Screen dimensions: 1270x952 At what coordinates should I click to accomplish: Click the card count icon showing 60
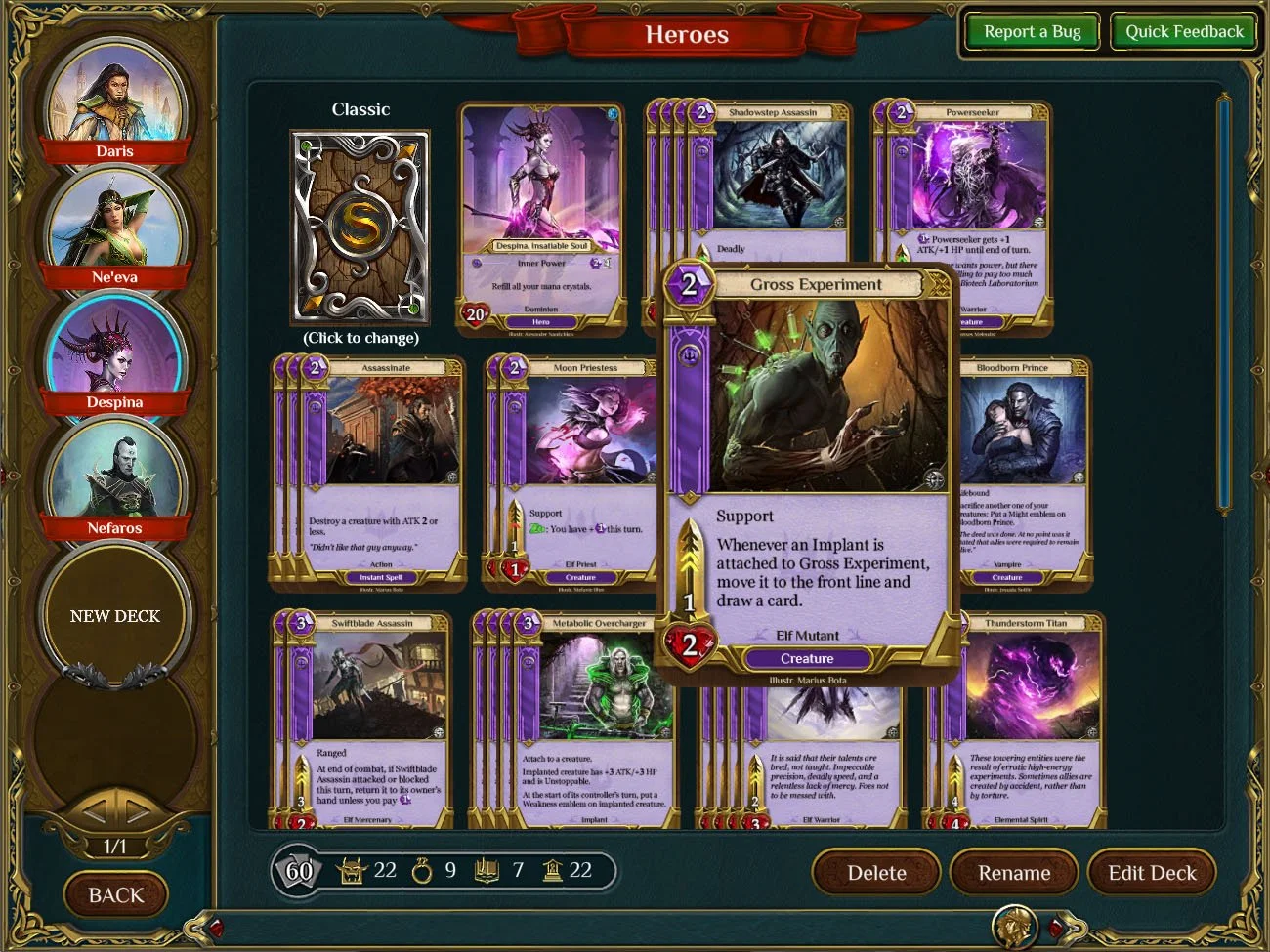tap(296, 870)
